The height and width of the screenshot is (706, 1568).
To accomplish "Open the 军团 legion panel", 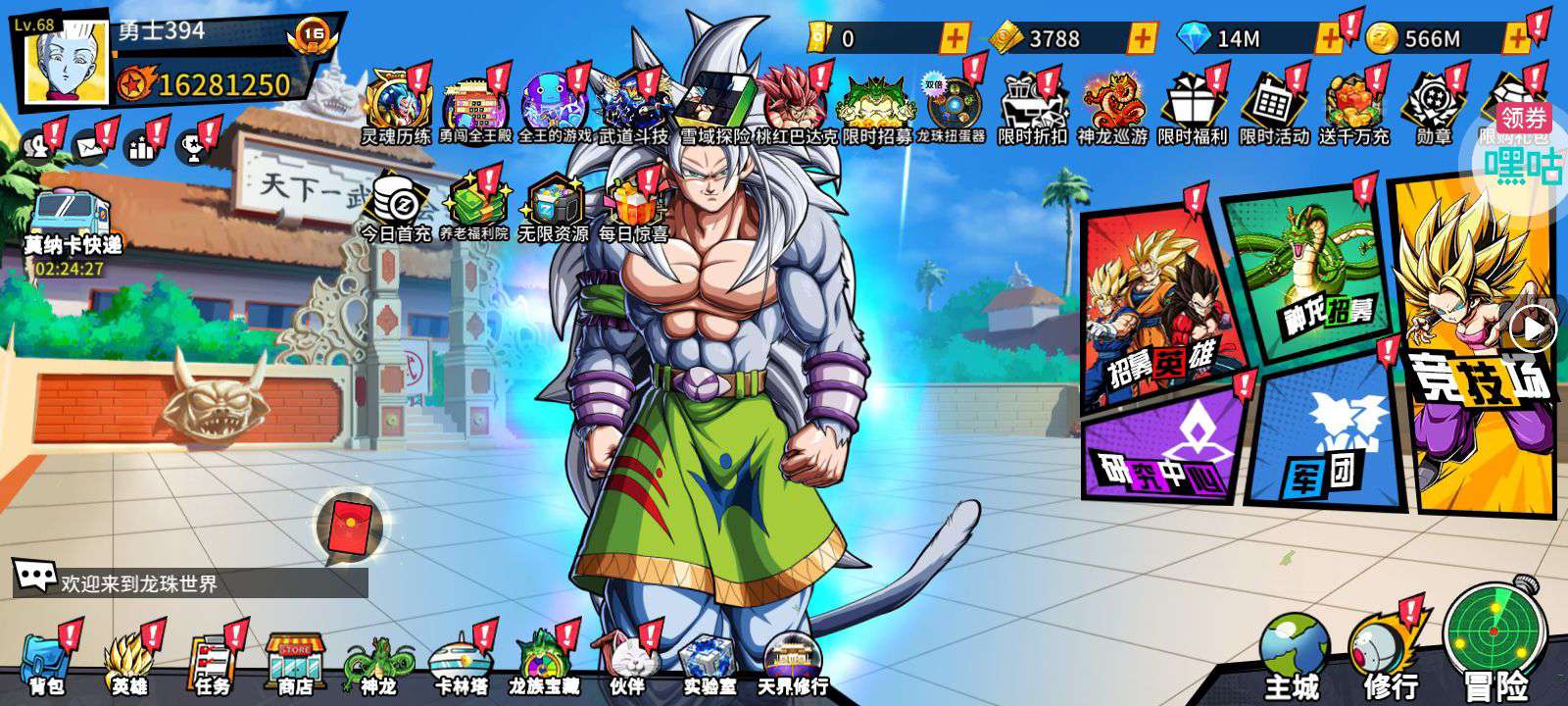I will (1328, 441).
